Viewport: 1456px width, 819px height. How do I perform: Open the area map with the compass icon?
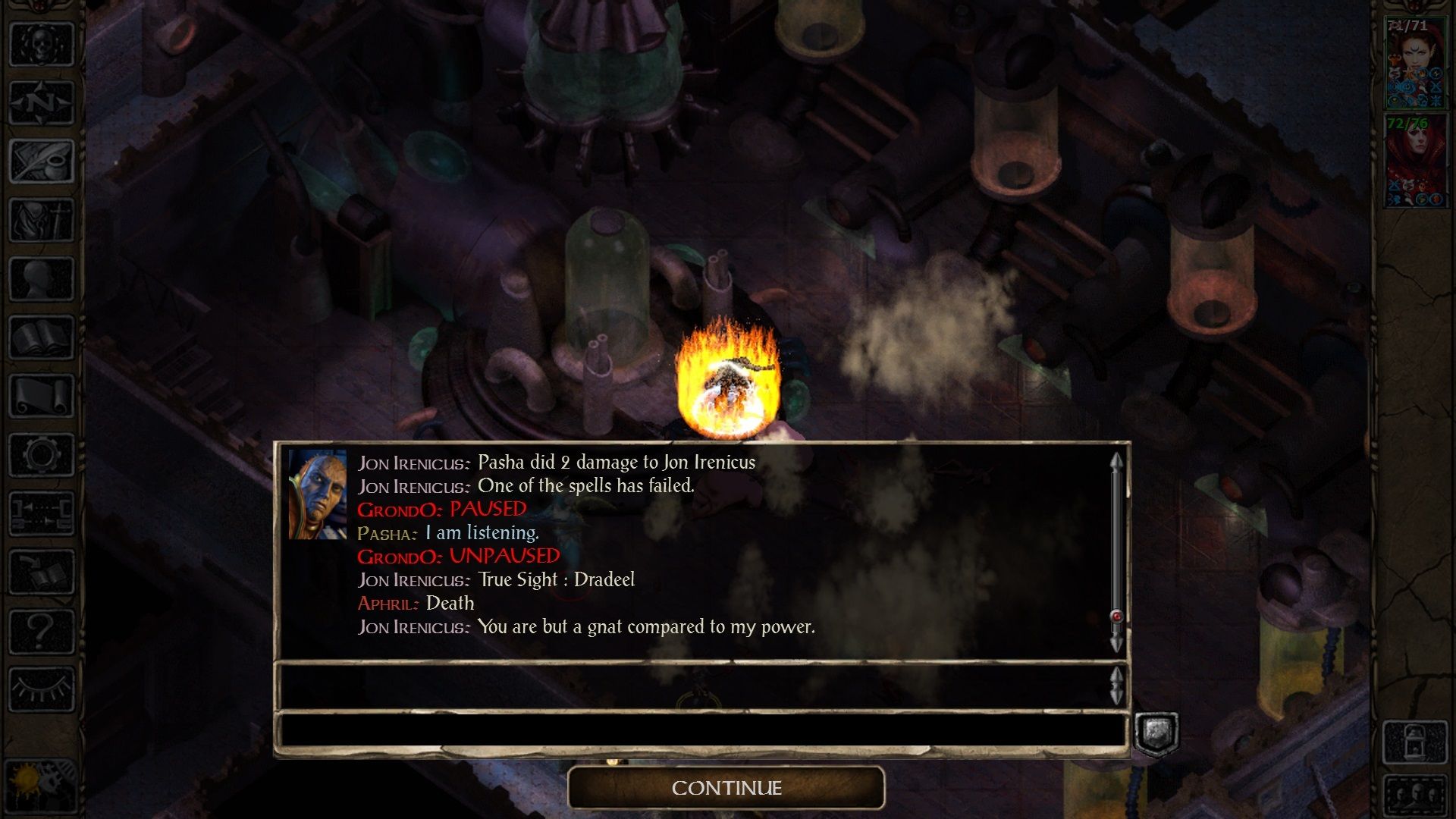42,102
